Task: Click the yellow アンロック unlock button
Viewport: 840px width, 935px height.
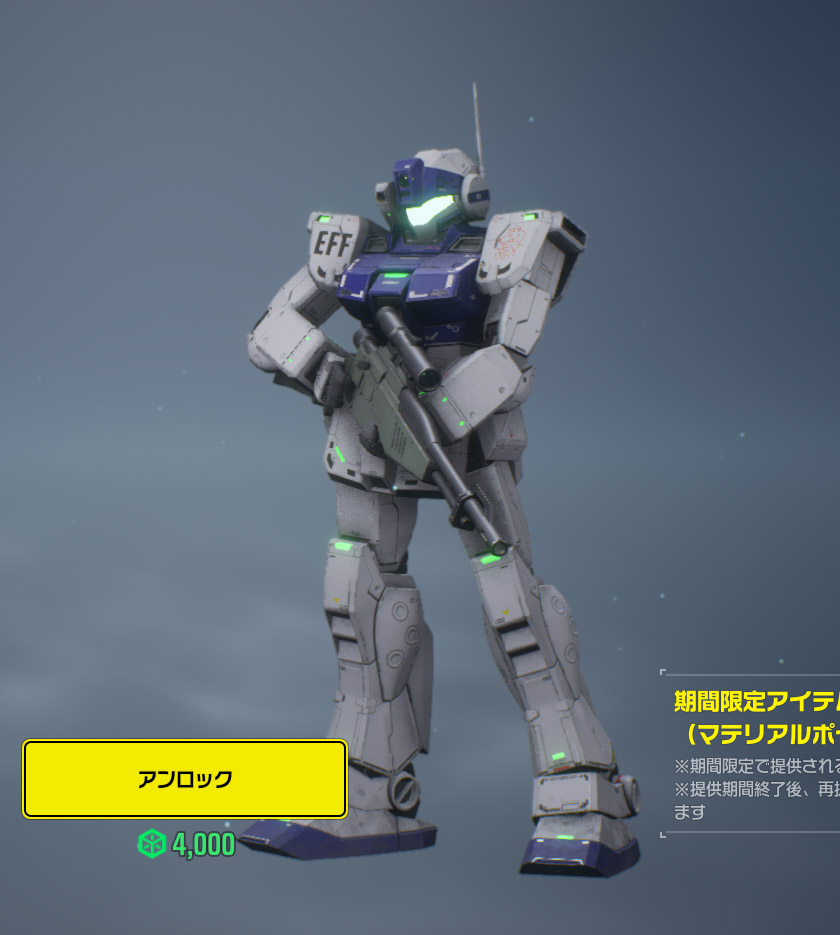Action: [185, 779]
